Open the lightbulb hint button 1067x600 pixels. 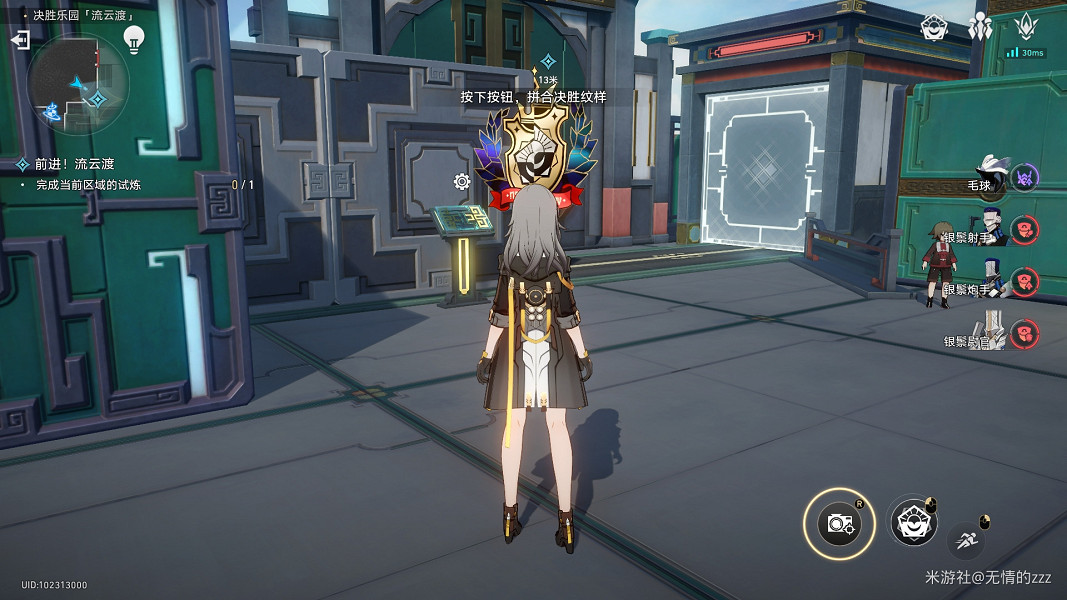pyautogui.click(x=133, y=39)
